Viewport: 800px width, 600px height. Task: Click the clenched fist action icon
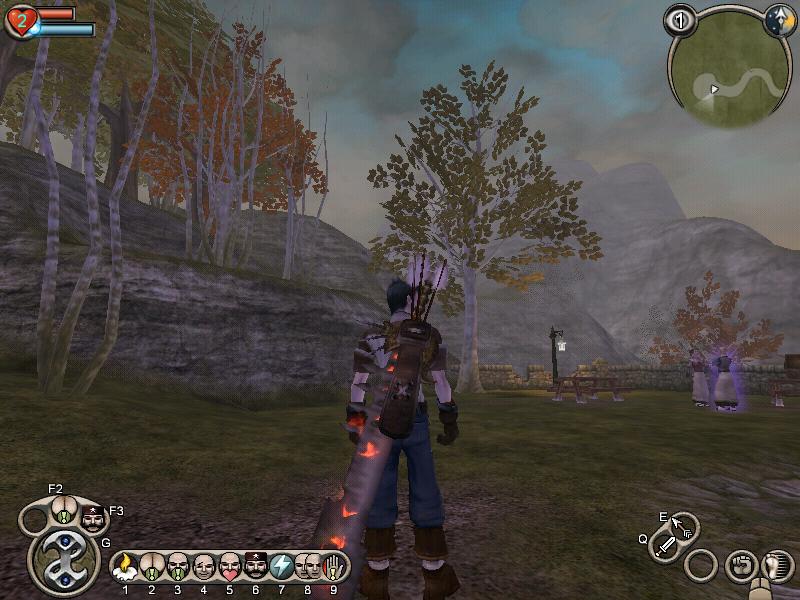(x=741, y=565)
